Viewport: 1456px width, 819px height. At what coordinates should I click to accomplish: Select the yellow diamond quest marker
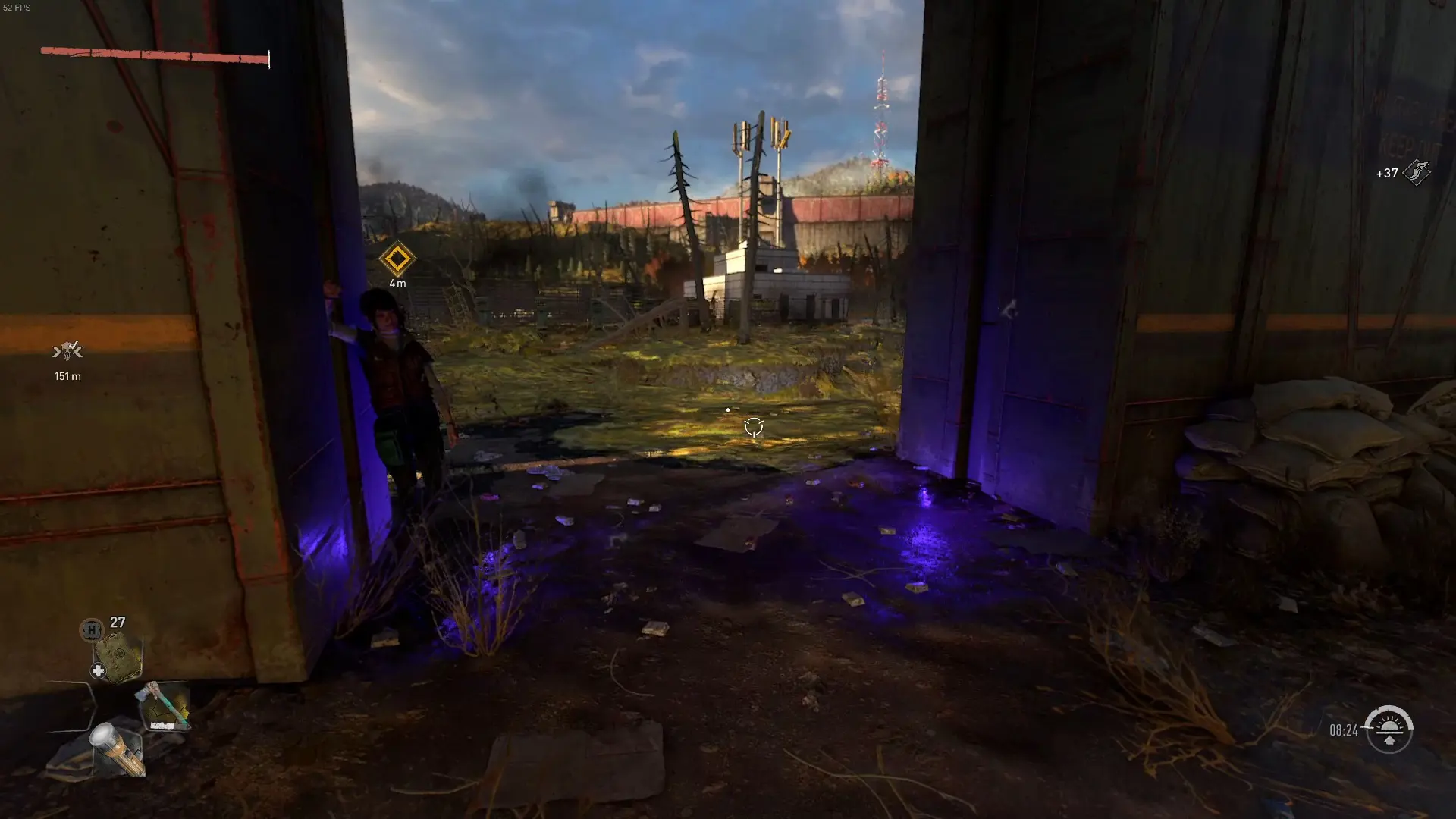(398, 260)
